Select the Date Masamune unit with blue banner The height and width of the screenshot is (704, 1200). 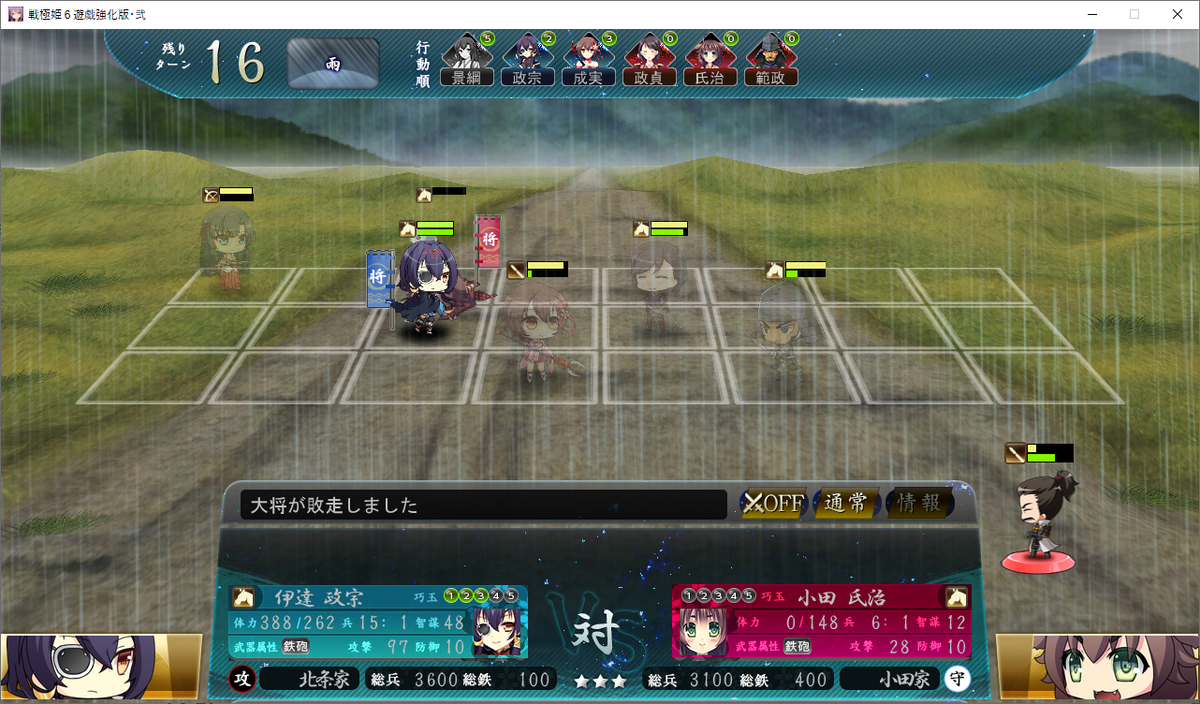pos(426,290)
